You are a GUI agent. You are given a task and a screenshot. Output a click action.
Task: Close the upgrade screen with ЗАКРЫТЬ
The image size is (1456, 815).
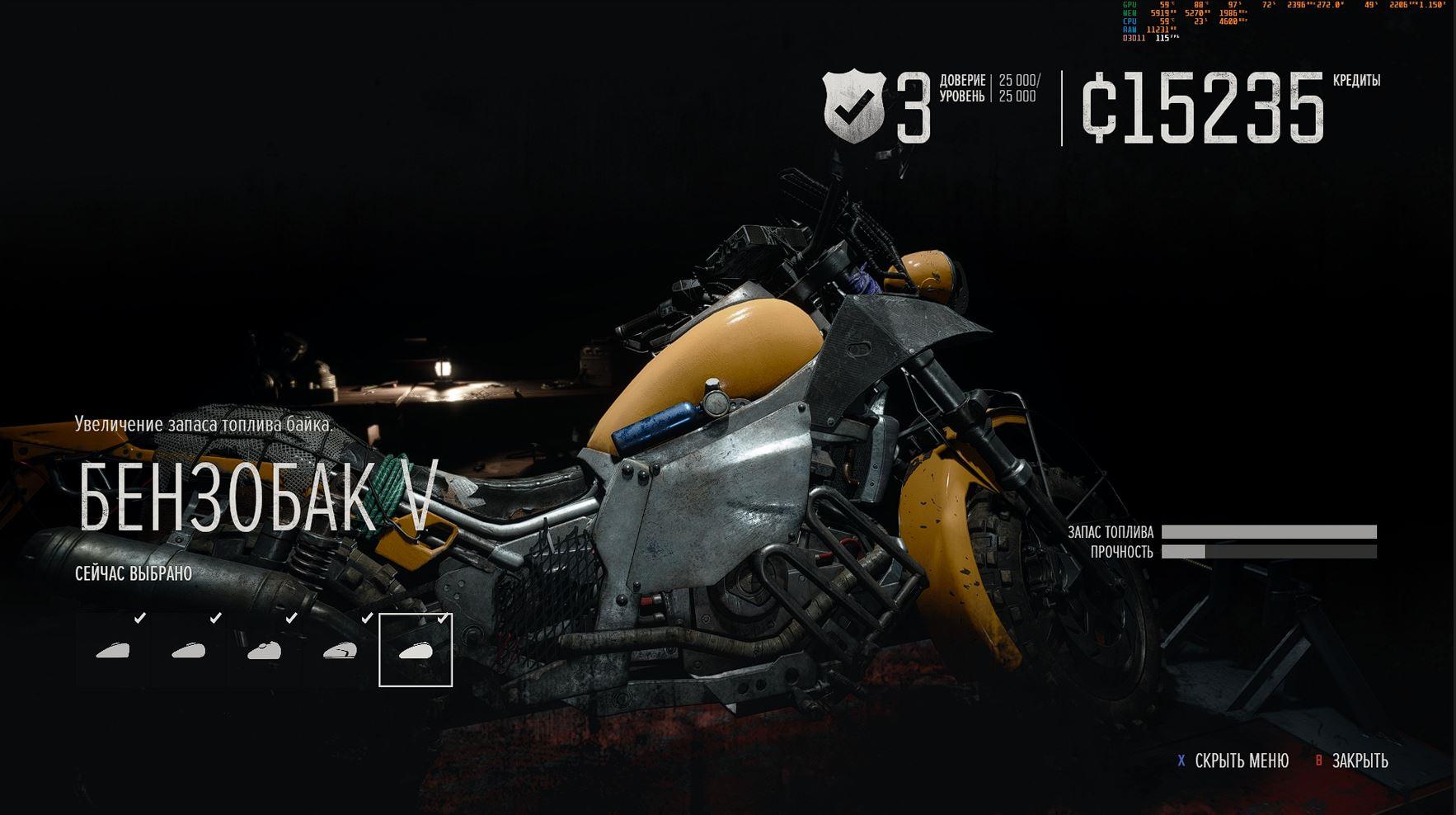click(1360, 761)
